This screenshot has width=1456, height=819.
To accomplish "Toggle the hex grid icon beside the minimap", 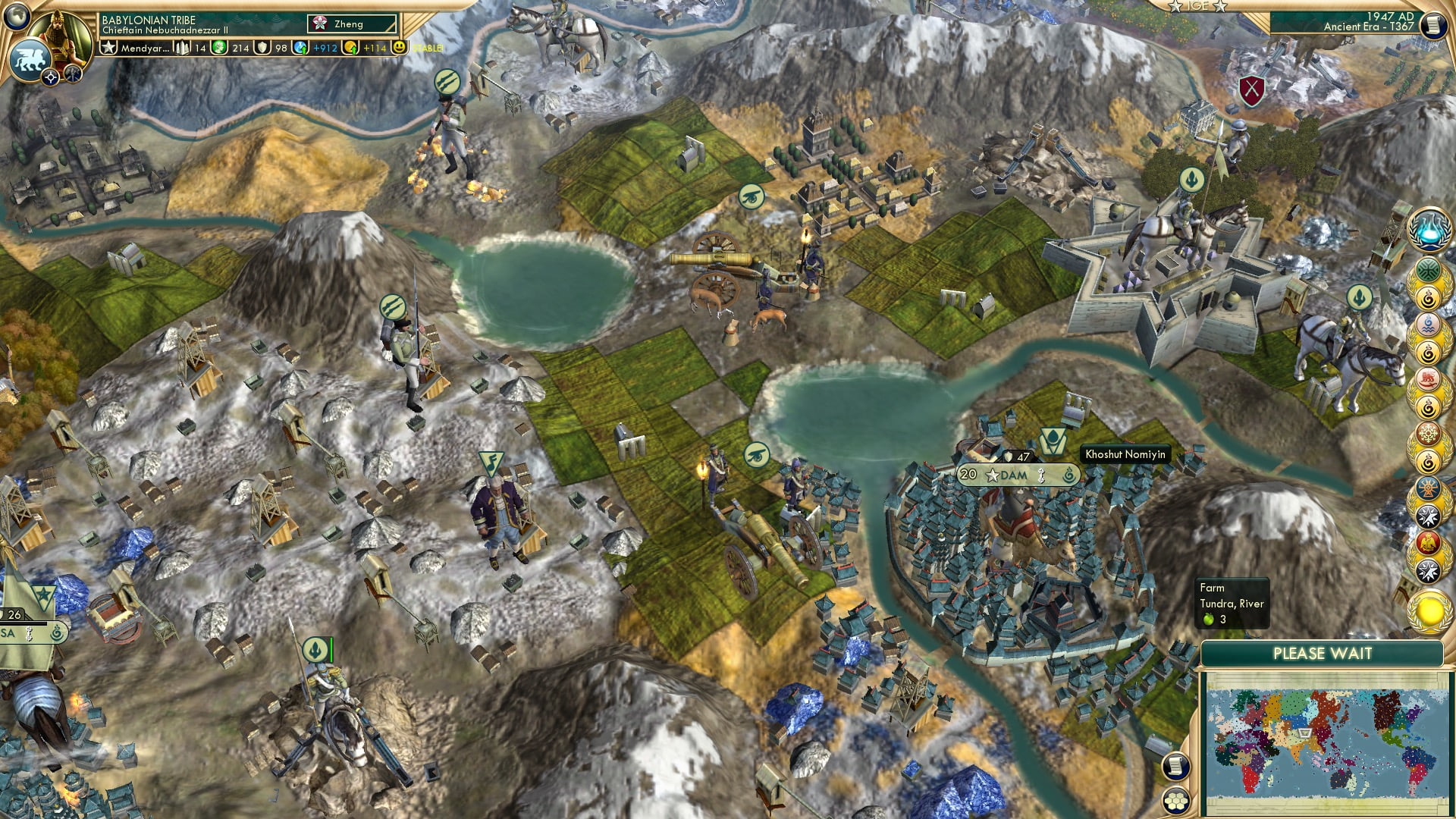I will pos(1175,801).
